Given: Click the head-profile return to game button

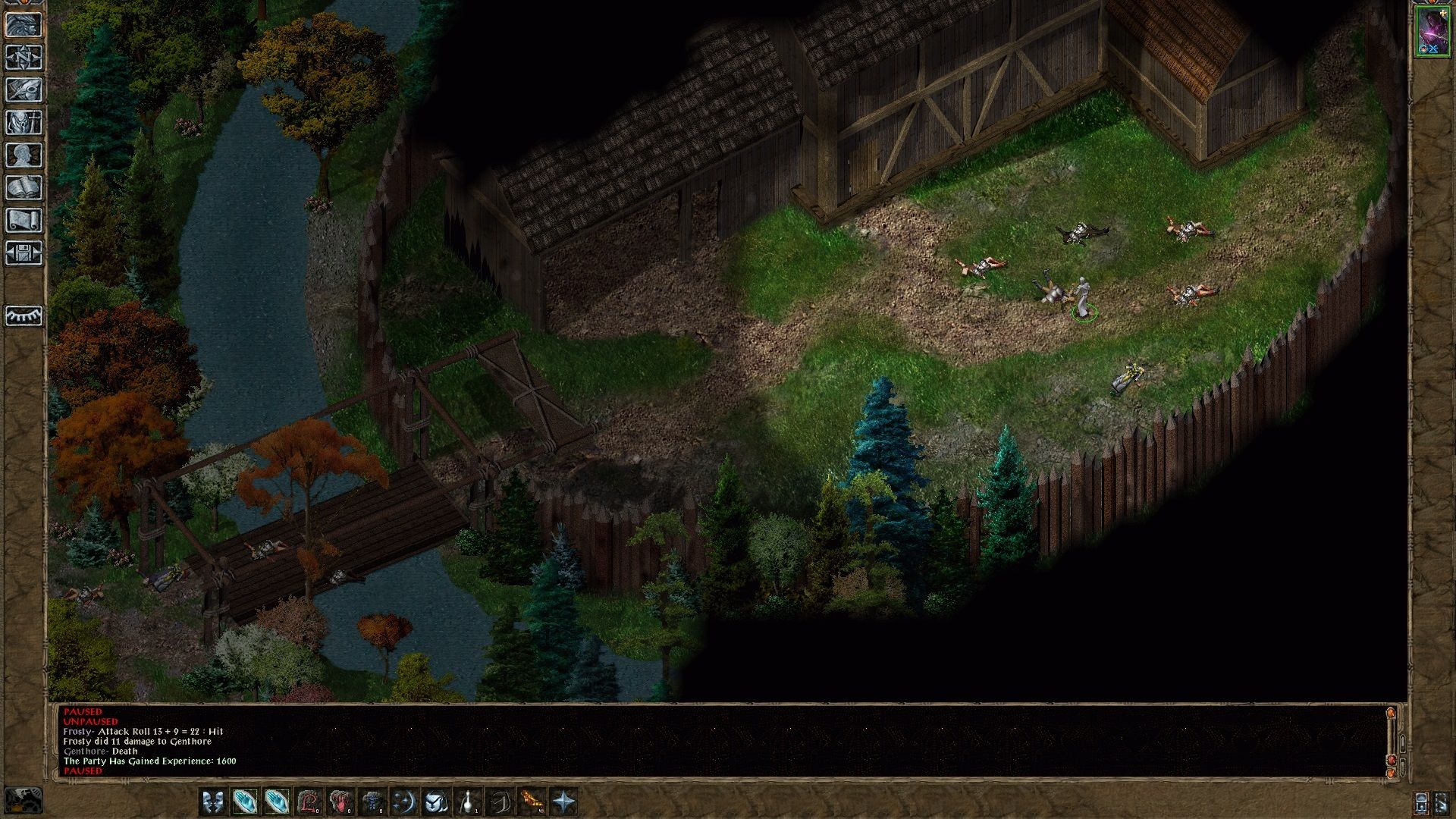Looking at the screenshot, I should pos(24,24).
